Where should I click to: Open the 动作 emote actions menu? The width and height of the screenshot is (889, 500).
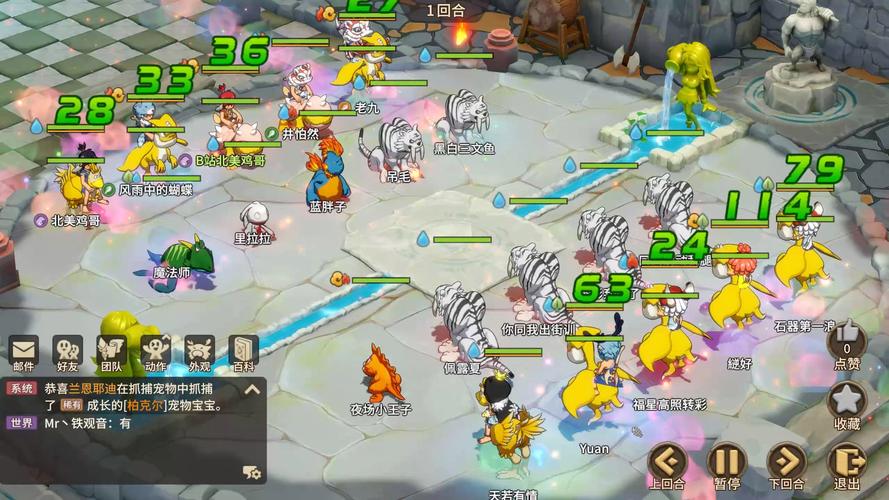155,352
